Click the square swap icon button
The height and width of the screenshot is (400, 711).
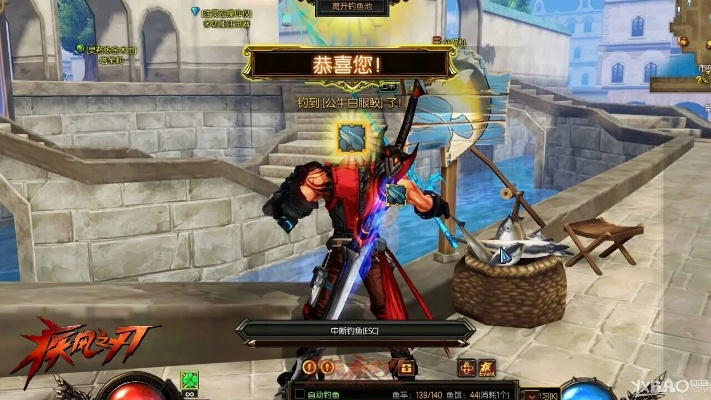coord(407,368)
